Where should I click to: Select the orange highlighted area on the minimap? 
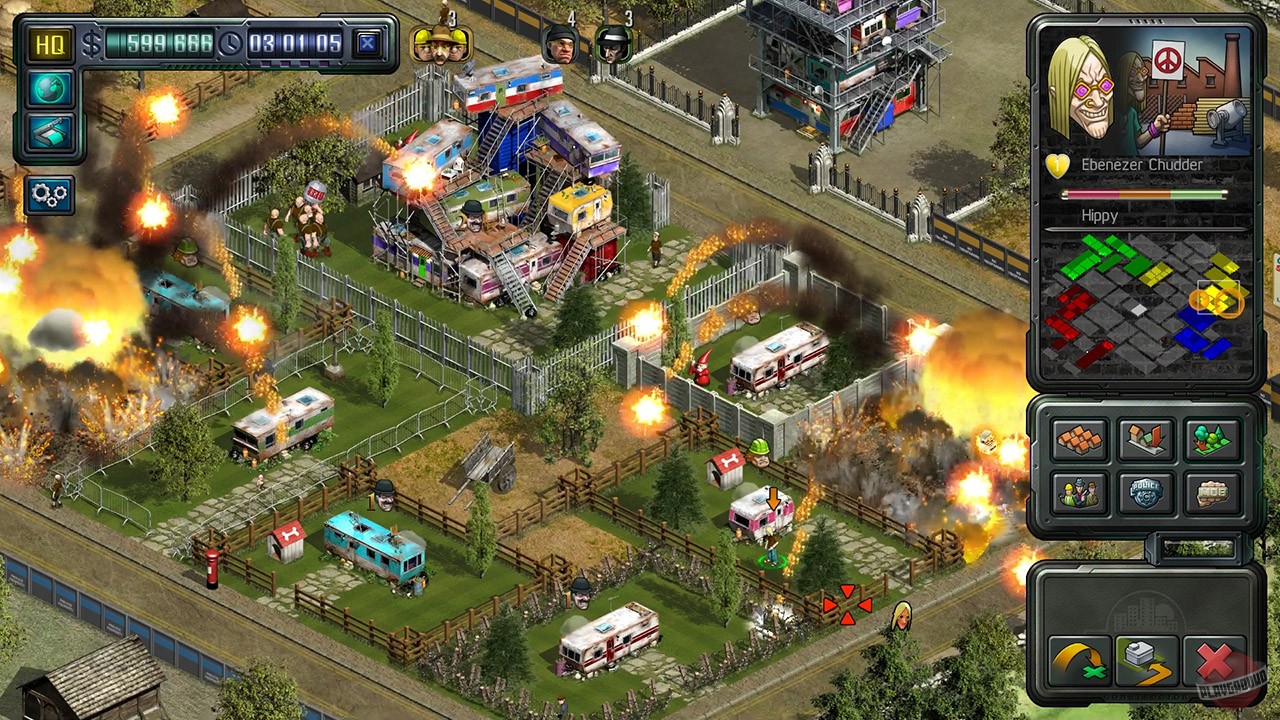coord(1215,300)
